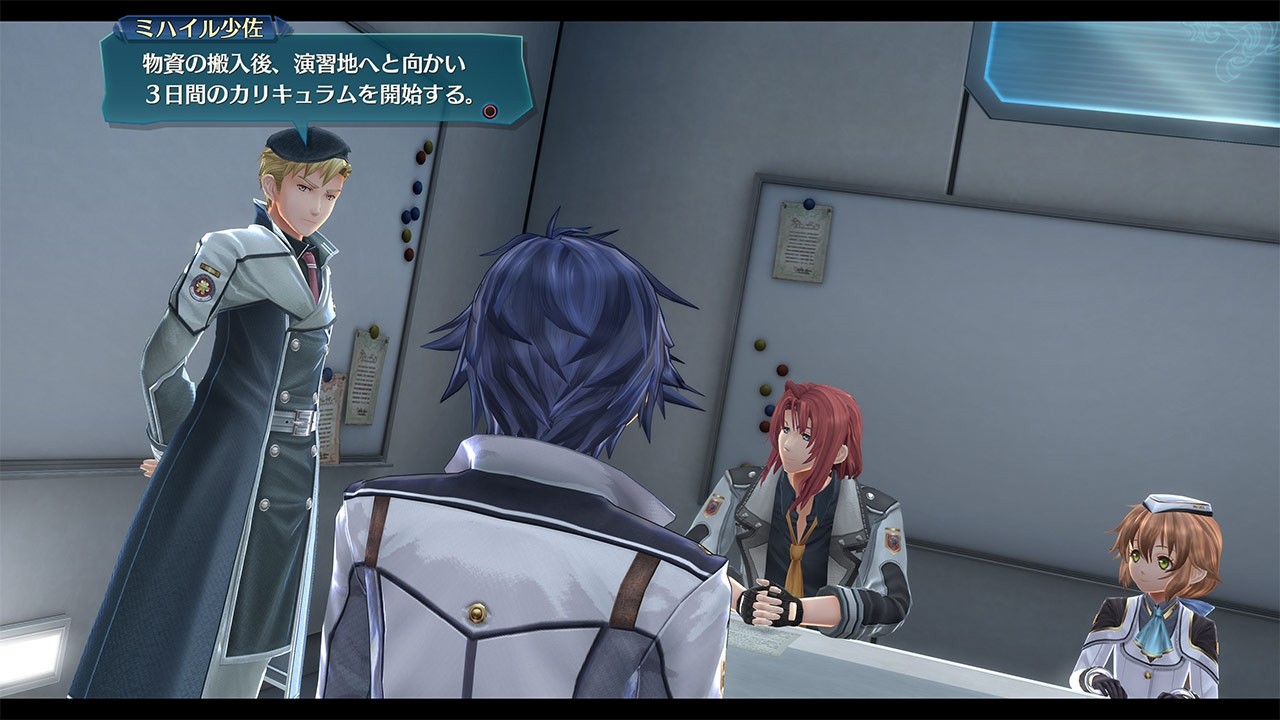Viewport: 1280px width, 720px height.
Task: Click the red magnet on the left whiteboard
Action: click(x=420, y=157)
